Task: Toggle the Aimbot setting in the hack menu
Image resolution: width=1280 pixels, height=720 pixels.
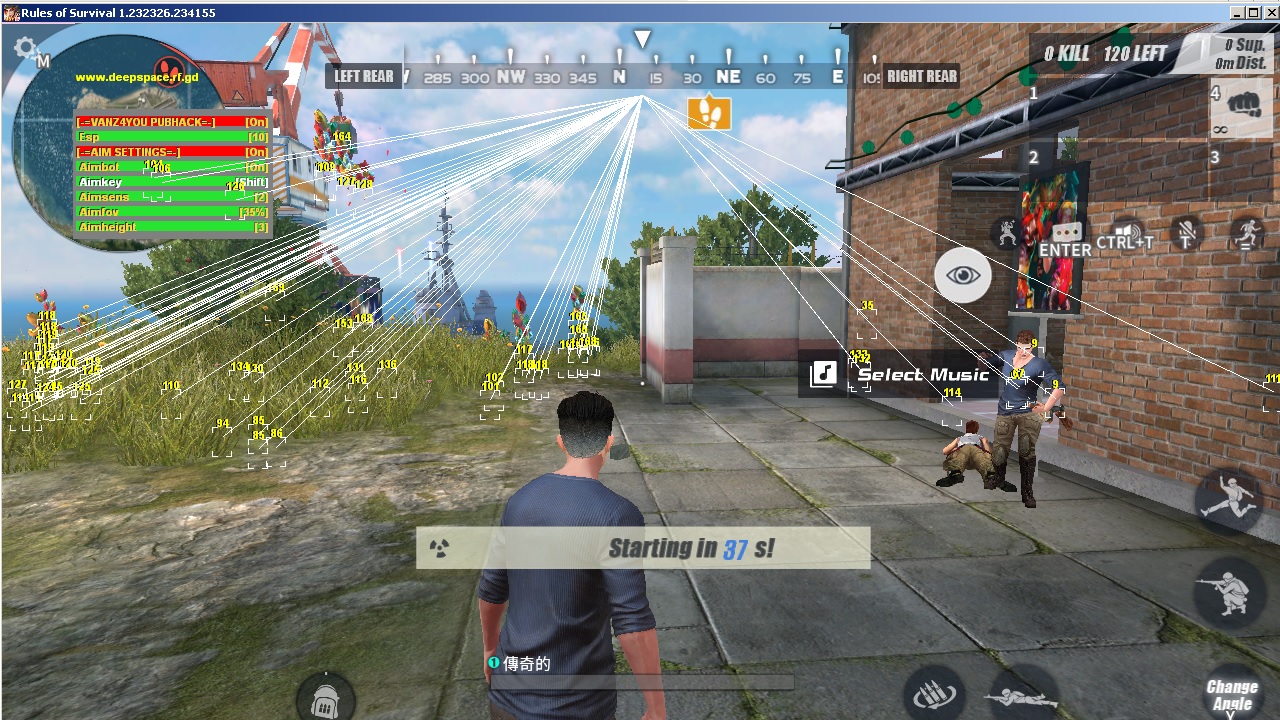Action: tap(98, 166)
